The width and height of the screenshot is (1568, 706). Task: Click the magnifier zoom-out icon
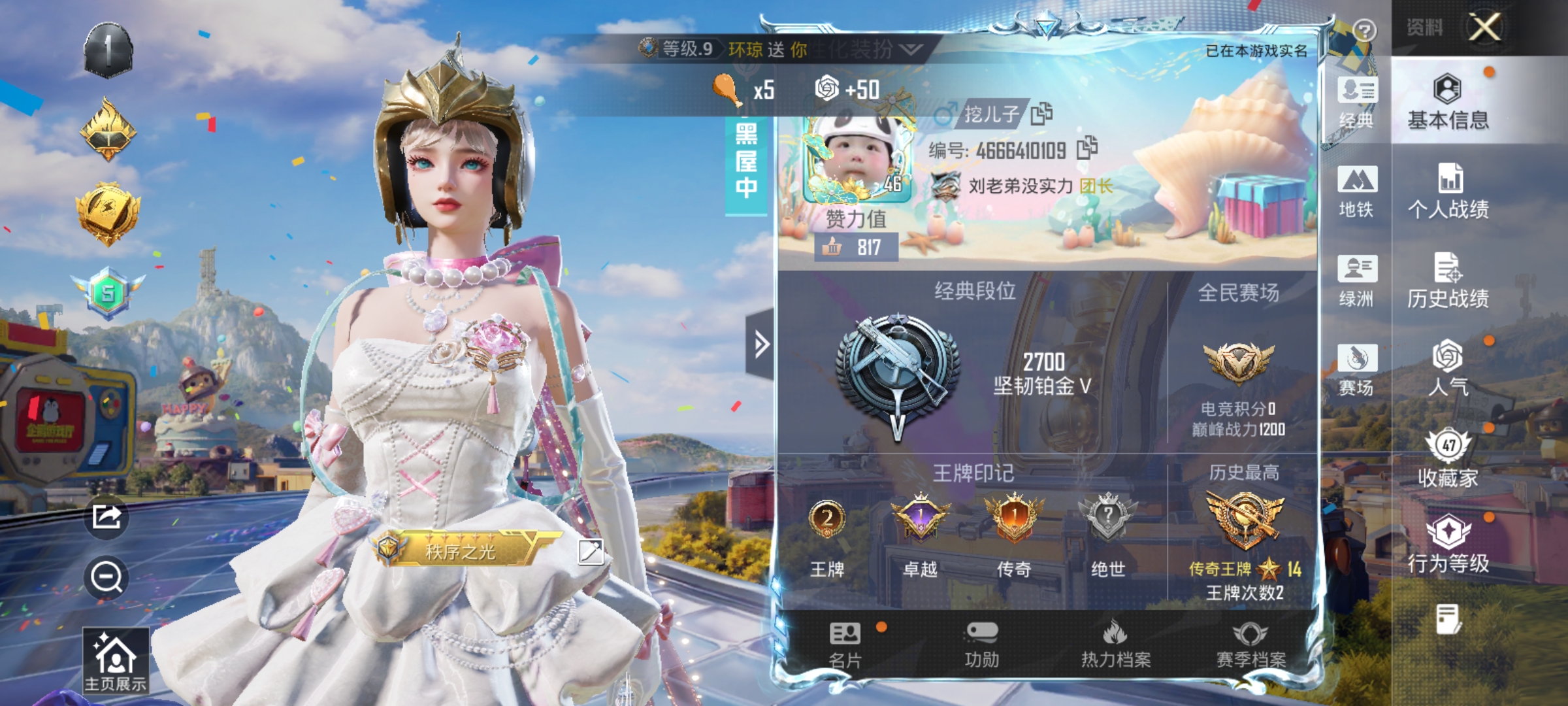[106, 577]
